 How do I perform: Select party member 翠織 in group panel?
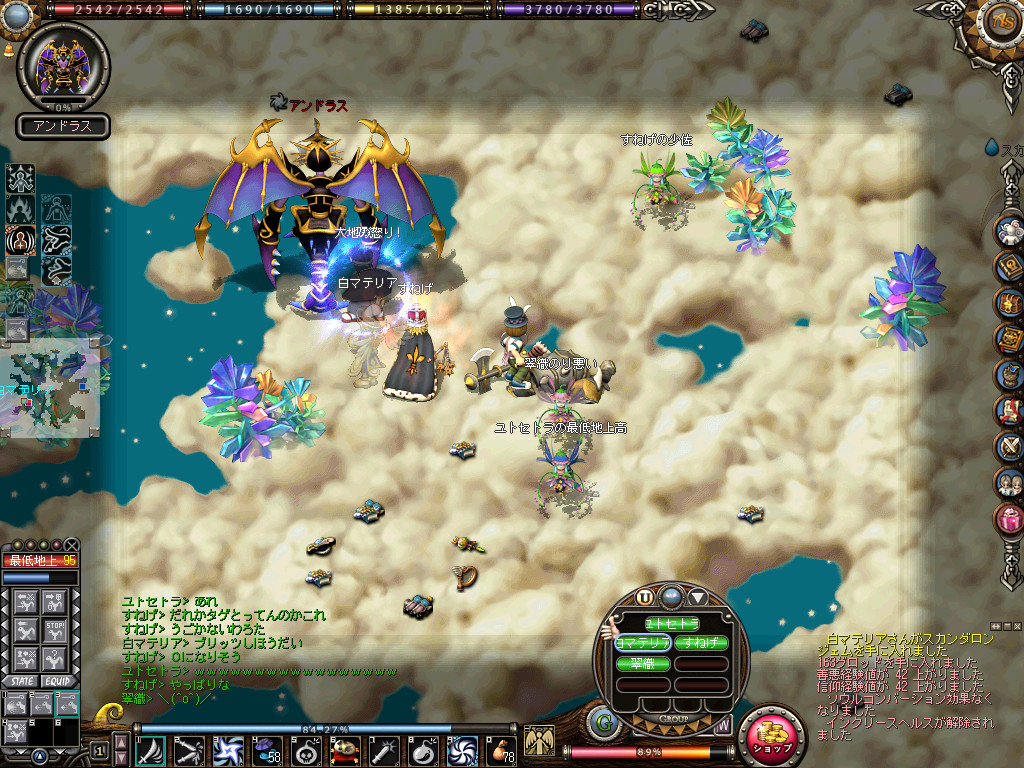643,663
